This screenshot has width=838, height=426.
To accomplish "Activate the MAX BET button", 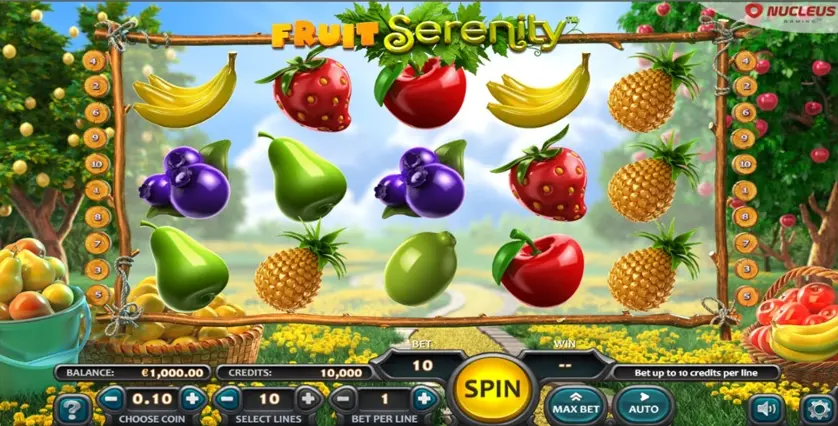I will click(x=576, y=404).
